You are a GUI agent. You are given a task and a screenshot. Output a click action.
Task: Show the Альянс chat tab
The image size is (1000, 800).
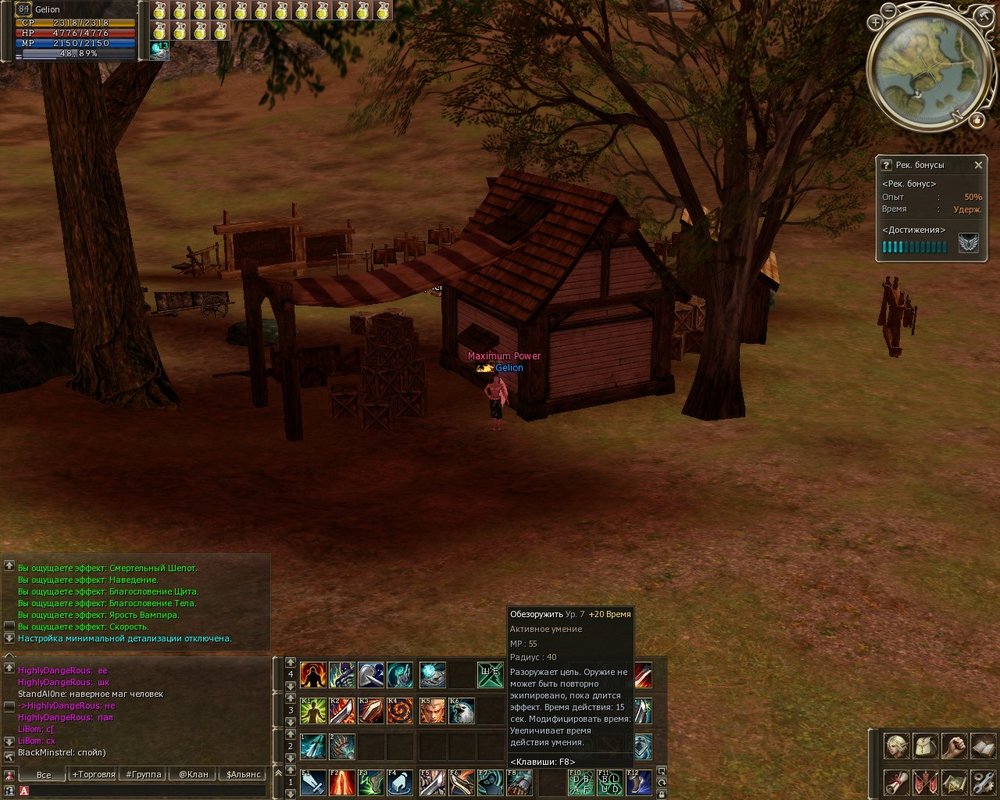point(243,774)
